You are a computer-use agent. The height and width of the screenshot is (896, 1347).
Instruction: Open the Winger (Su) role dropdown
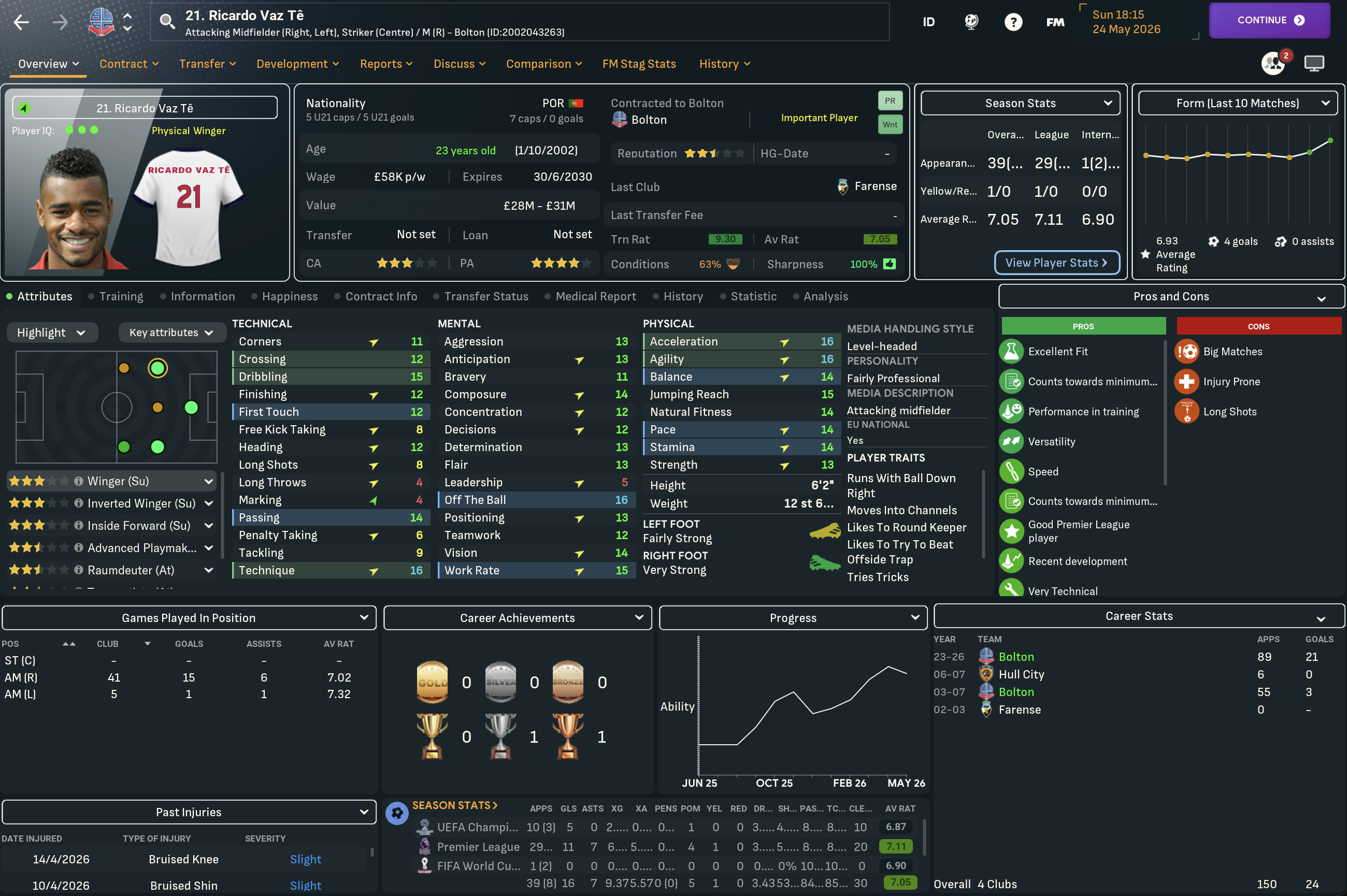208,481
